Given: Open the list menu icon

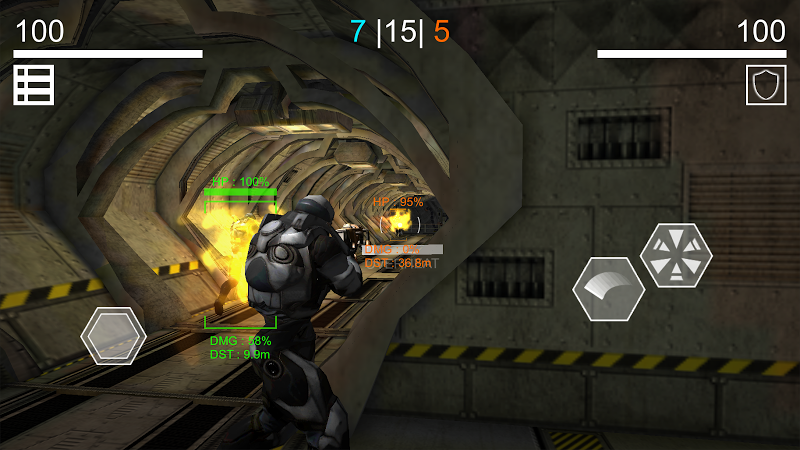Looking at the screenshot, I should tap(33, 85).
